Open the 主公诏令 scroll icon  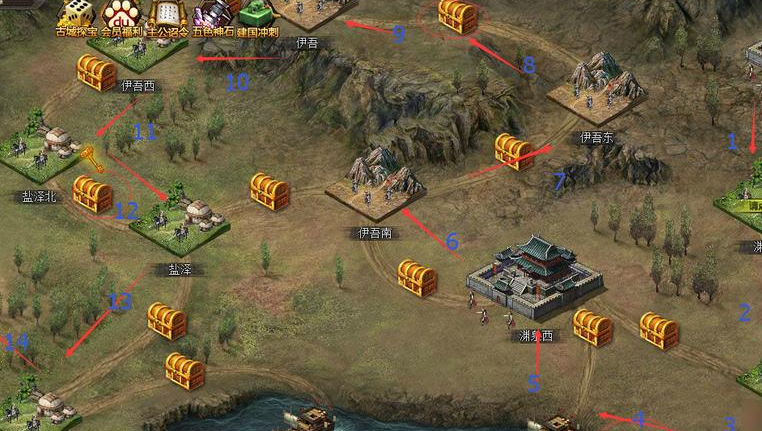coord(165,14)
